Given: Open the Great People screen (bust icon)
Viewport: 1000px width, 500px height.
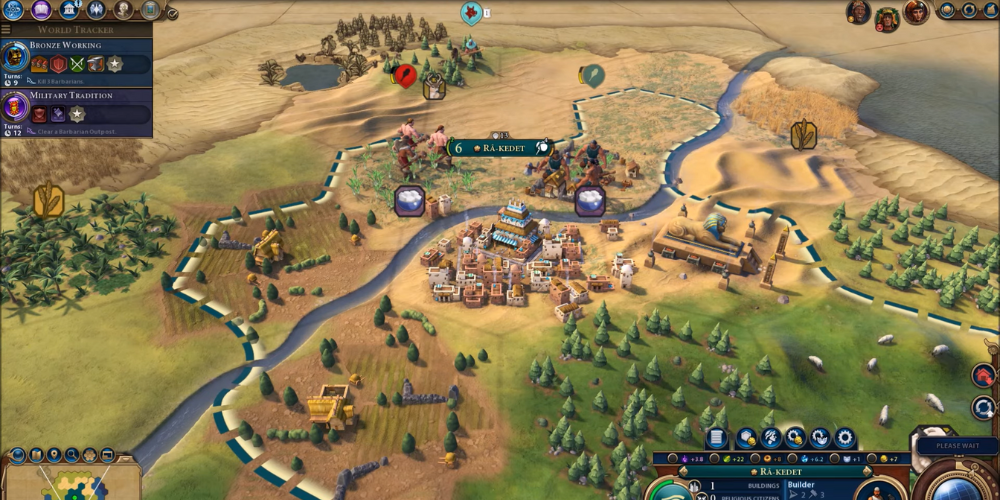Looking at the screenshot, I should pyautogui.click(x=123, y=10).
